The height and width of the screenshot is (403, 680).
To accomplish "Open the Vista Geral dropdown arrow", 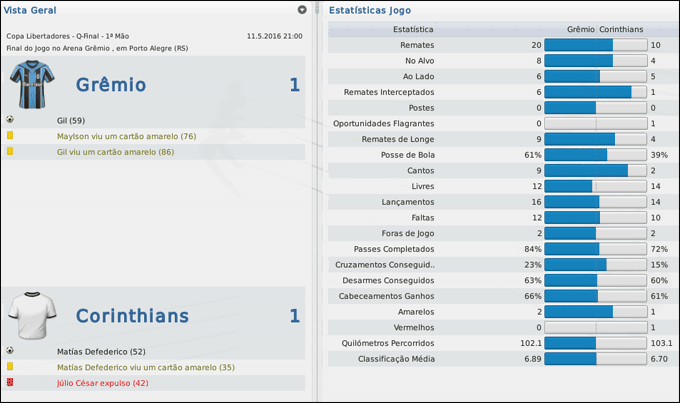I will (x=302, y=10).
